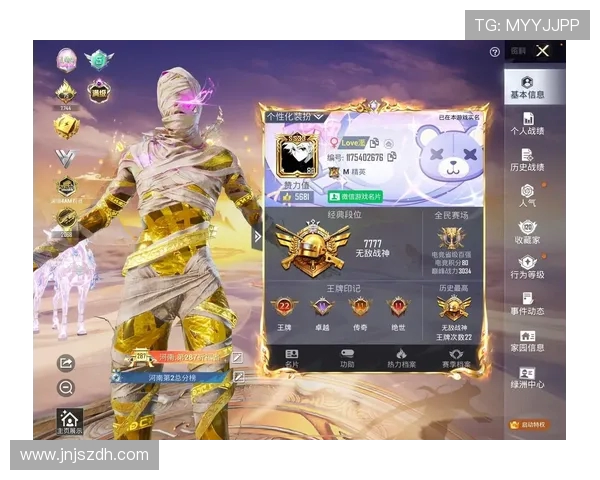Switch to the 功勋 bottom tab

[347, 358]
